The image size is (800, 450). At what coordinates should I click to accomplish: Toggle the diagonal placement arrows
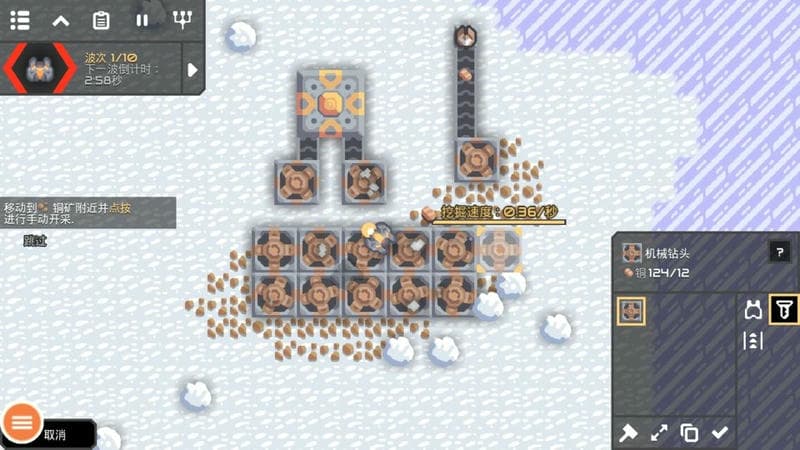[659, 433]
